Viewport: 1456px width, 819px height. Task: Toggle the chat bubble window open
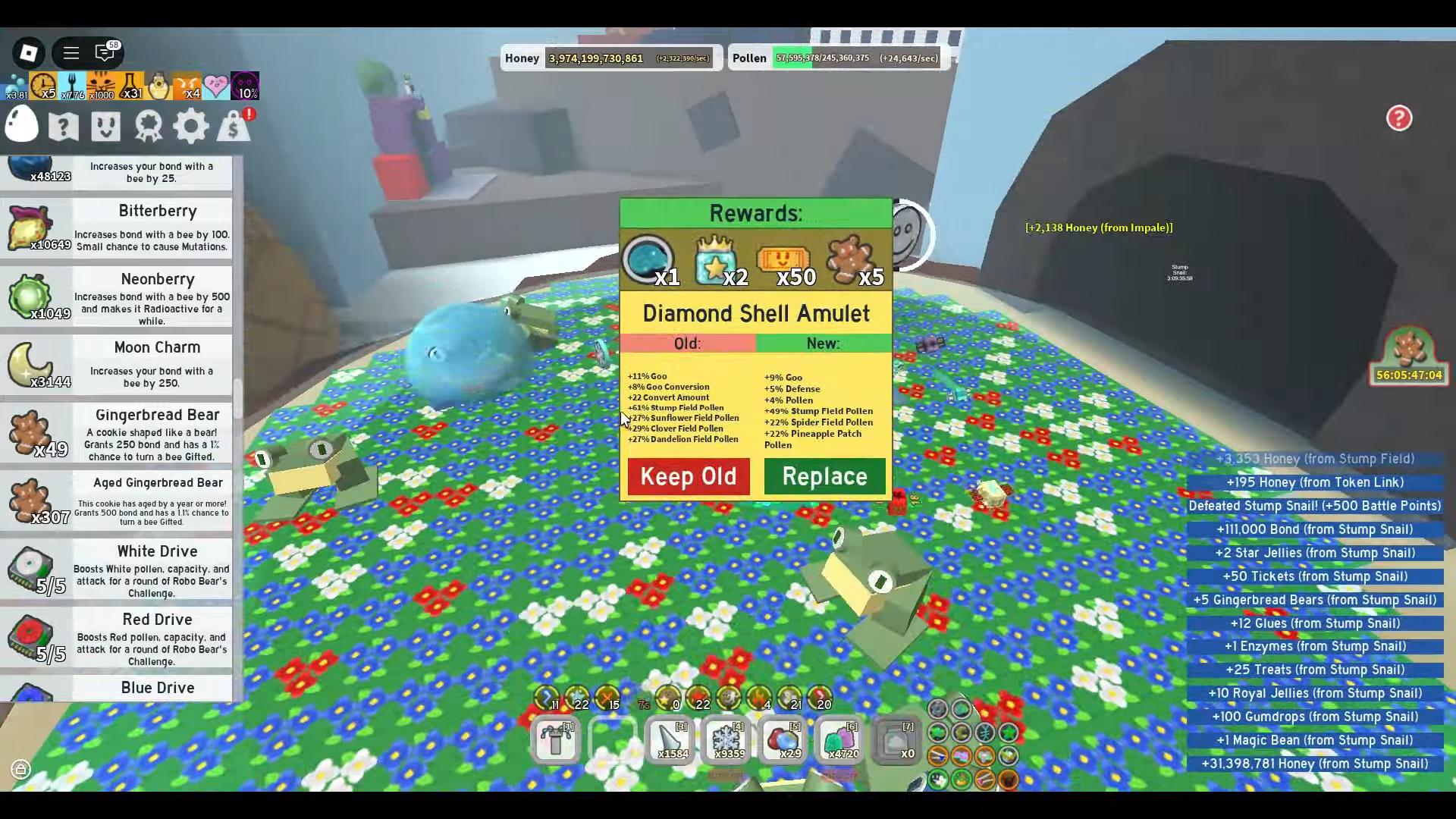(x=106, y=53)
